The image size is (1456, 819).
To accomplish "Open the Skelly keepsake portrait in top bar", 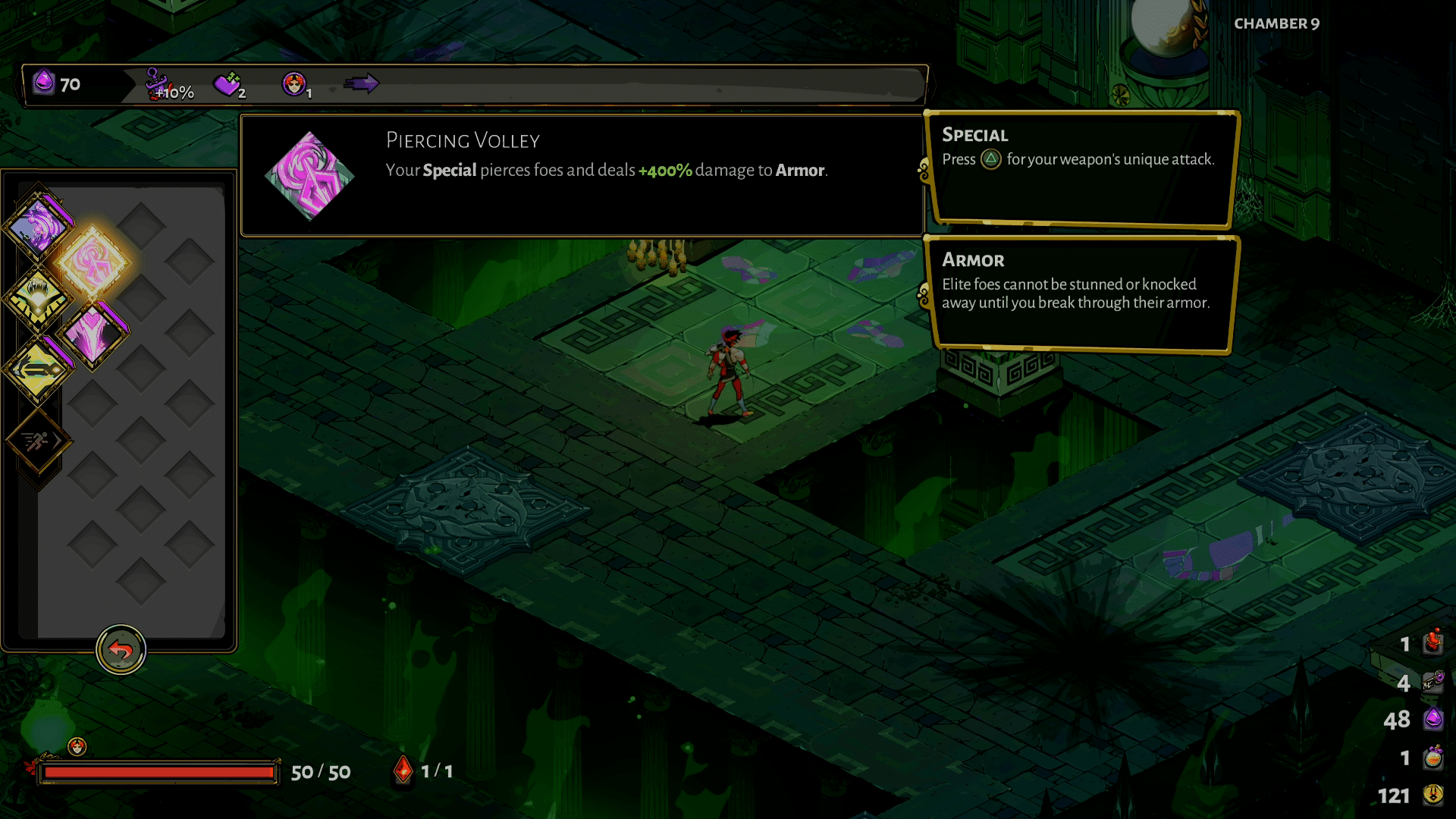I will click(296, 82).
